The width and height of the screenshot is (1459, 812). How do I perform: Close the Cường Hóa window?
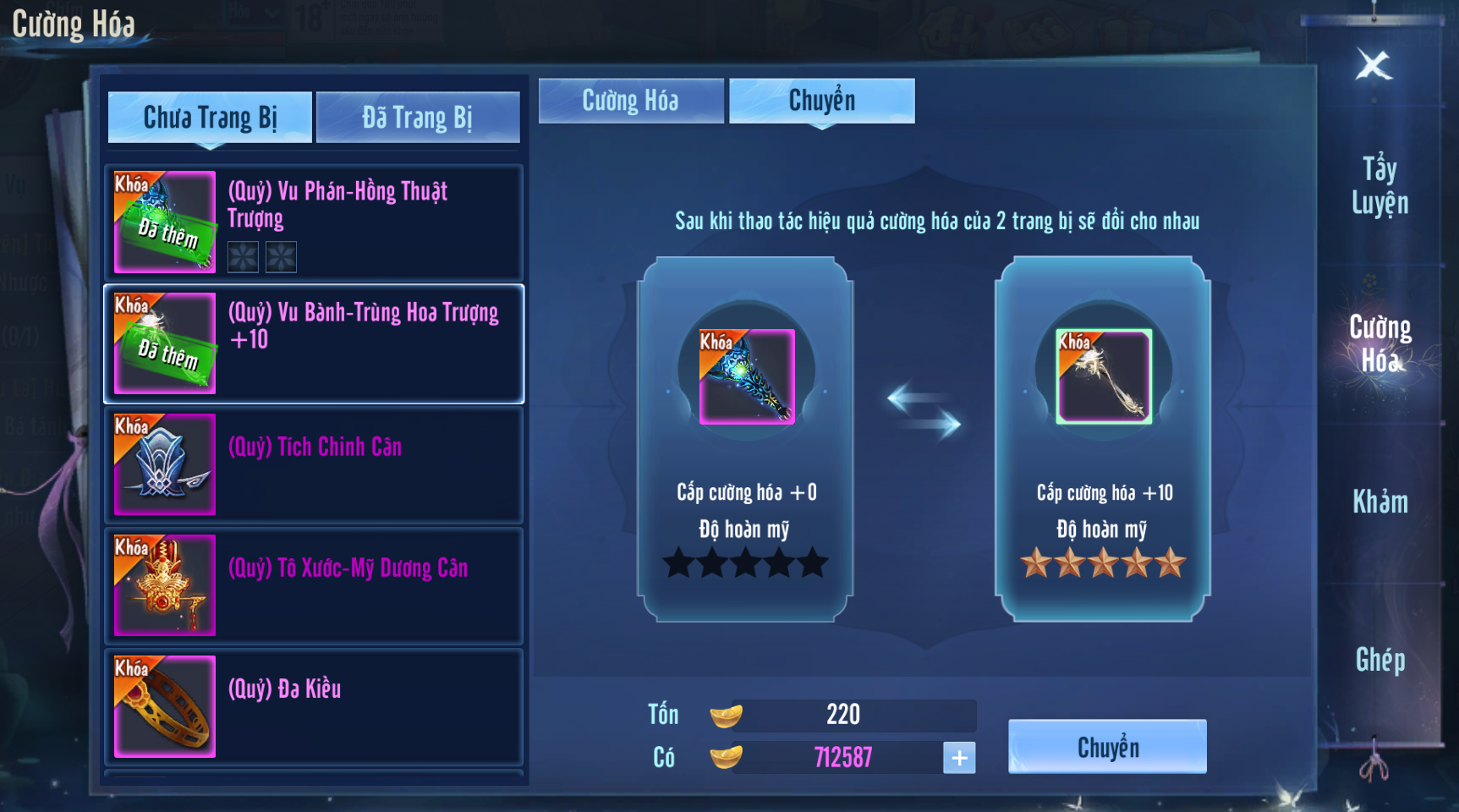tap(1374, 65)
